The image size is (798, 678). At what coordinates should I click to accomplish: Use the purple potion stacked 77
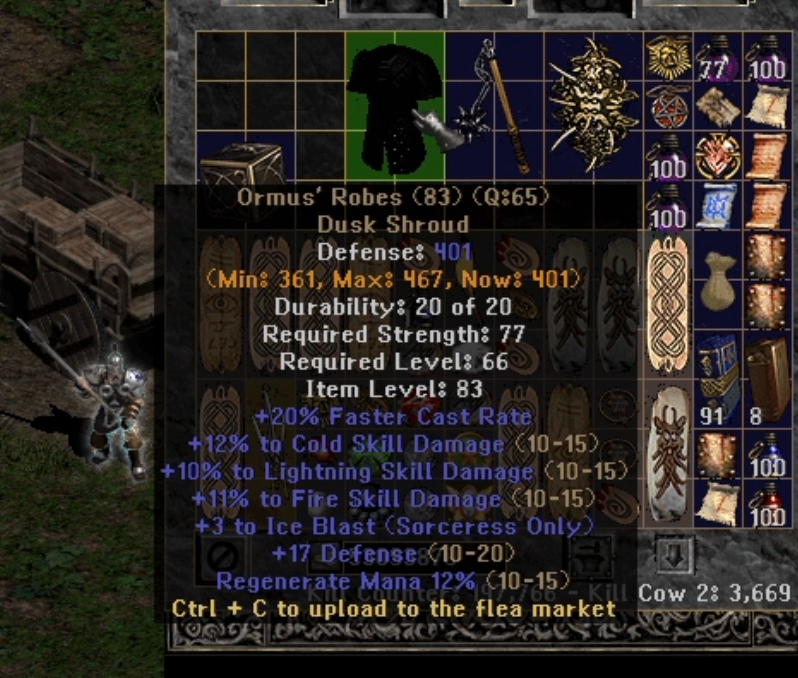714,58
